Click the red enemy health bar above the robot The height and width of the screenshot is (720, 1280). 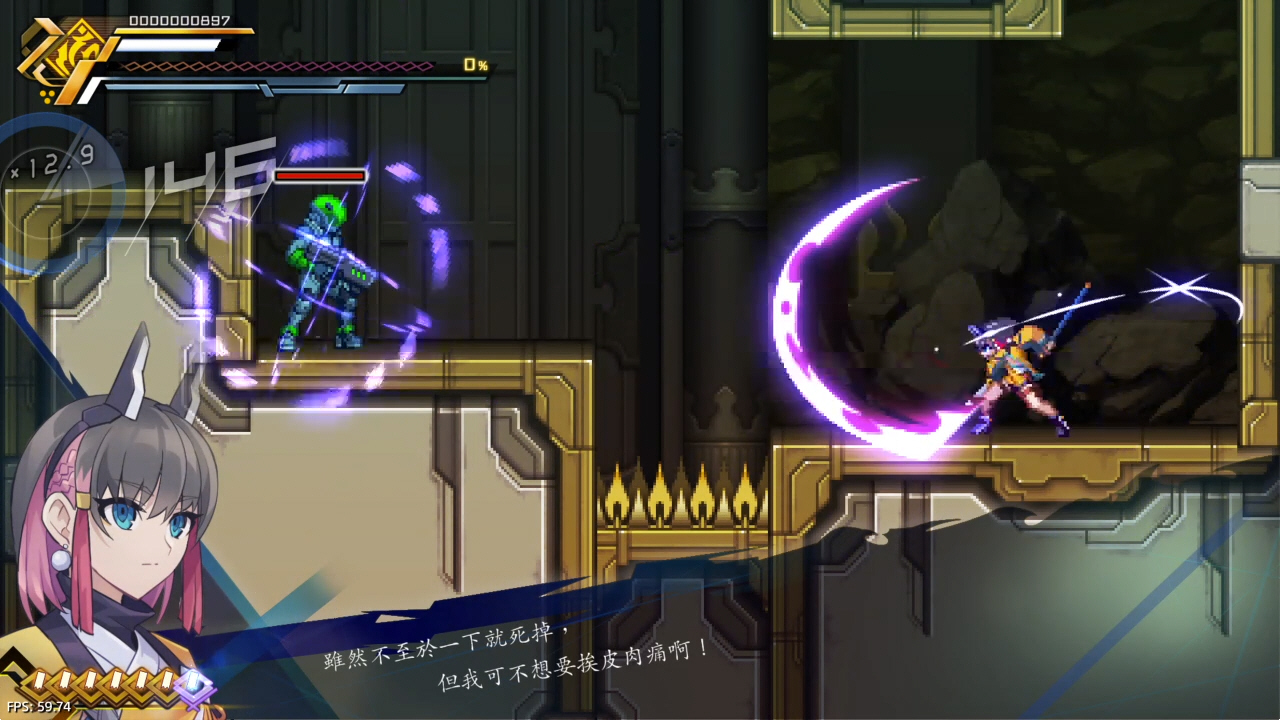pos(320,176)
